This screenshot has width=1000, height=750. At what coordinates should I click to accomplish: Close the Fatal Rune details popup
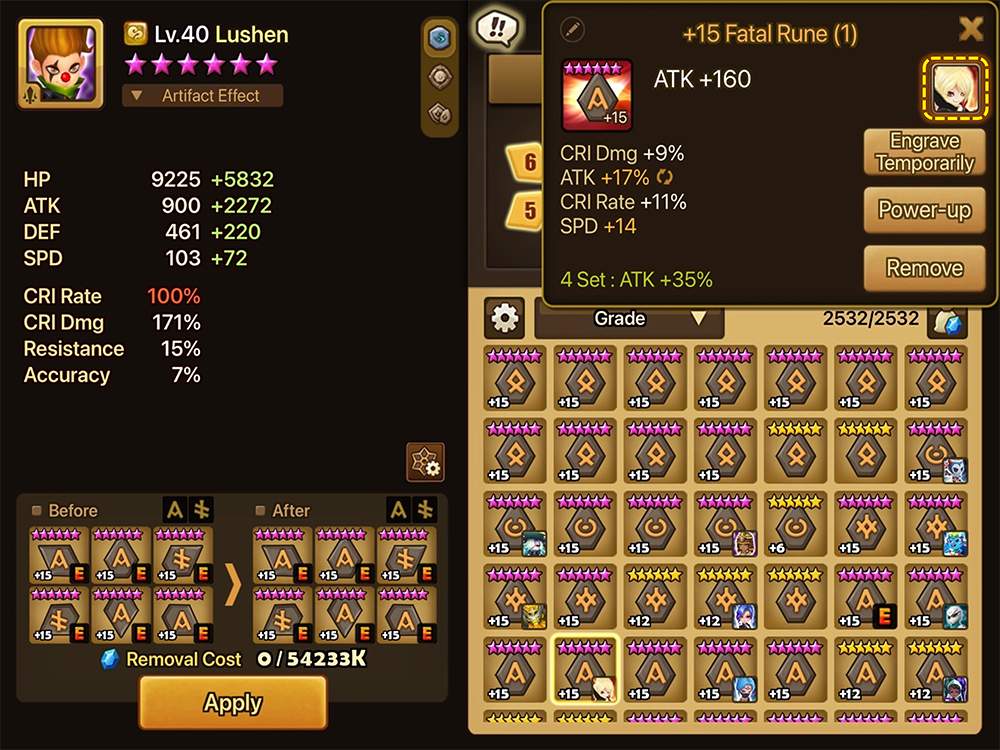(970, 29)
